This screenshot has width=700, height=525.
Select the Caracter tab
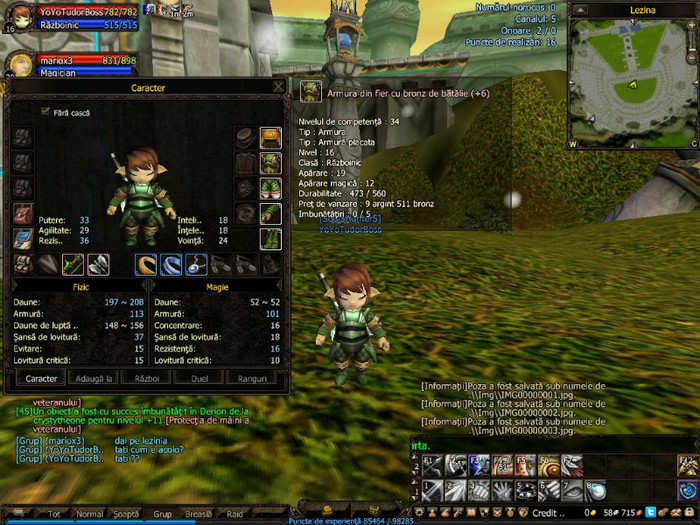(41, 378)
